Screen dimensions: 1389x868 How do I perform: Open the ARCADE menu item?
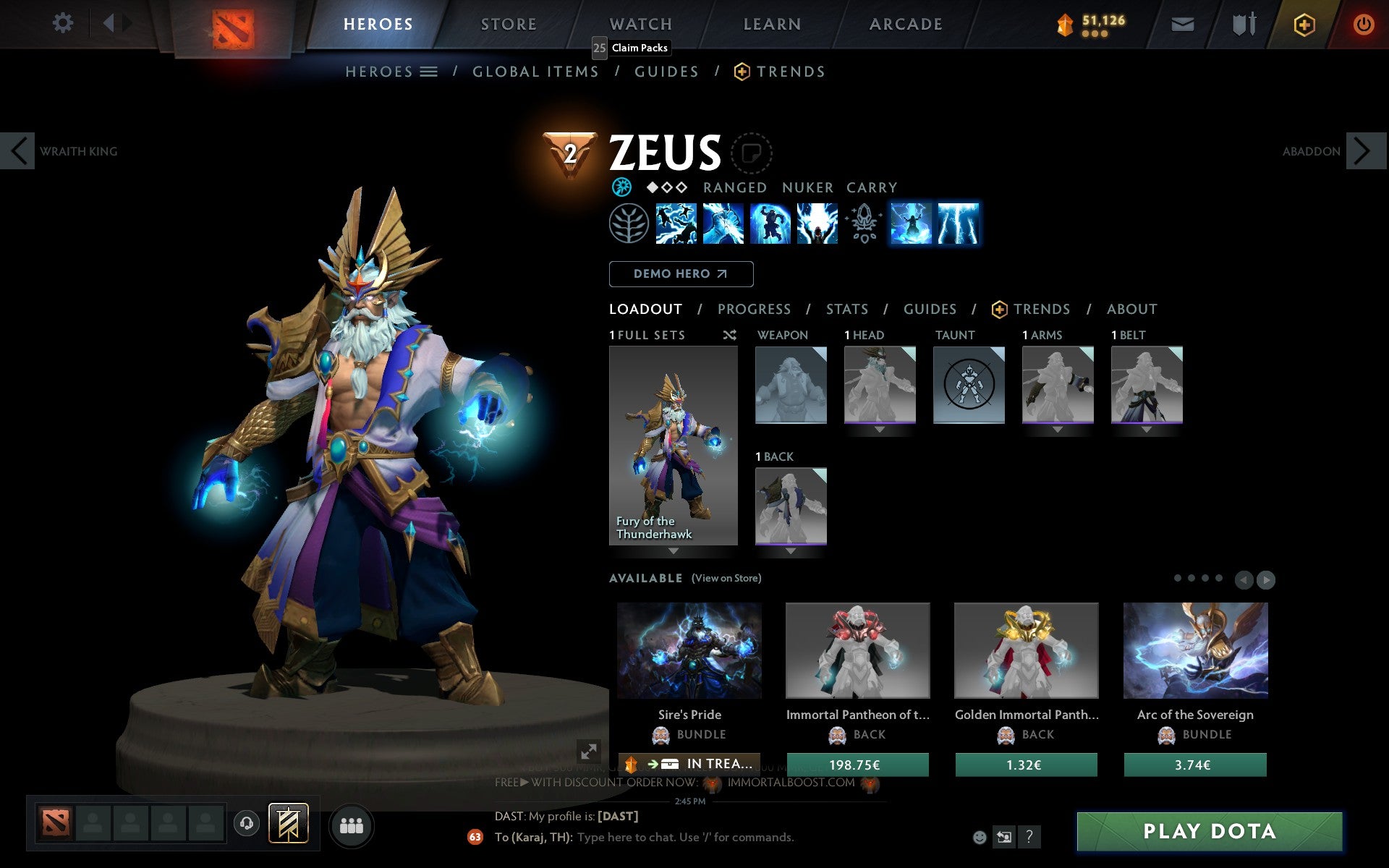[904, 23]
